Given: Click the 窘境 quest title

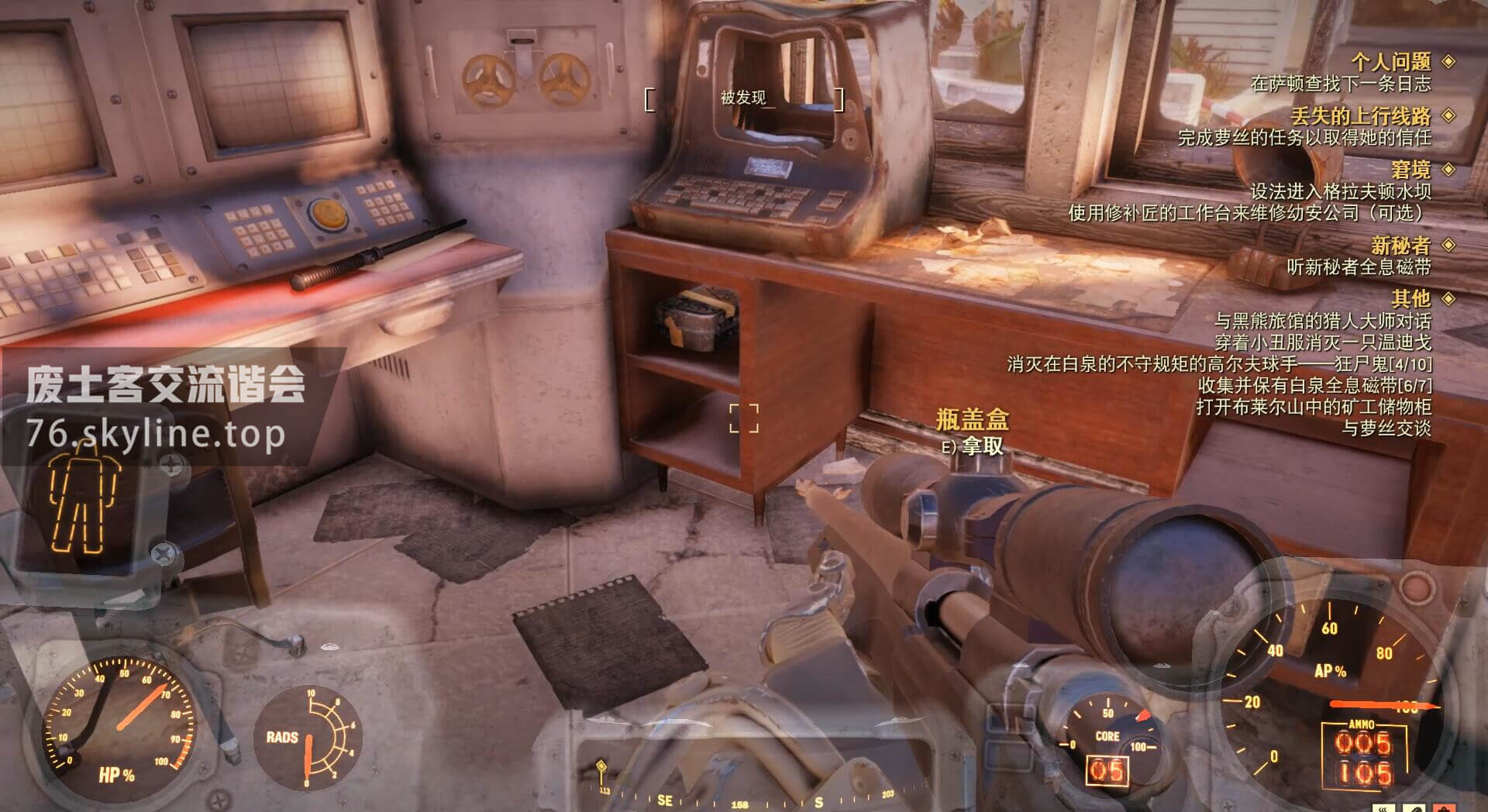Looking at the screenshot, I should tap(1410, 170).
